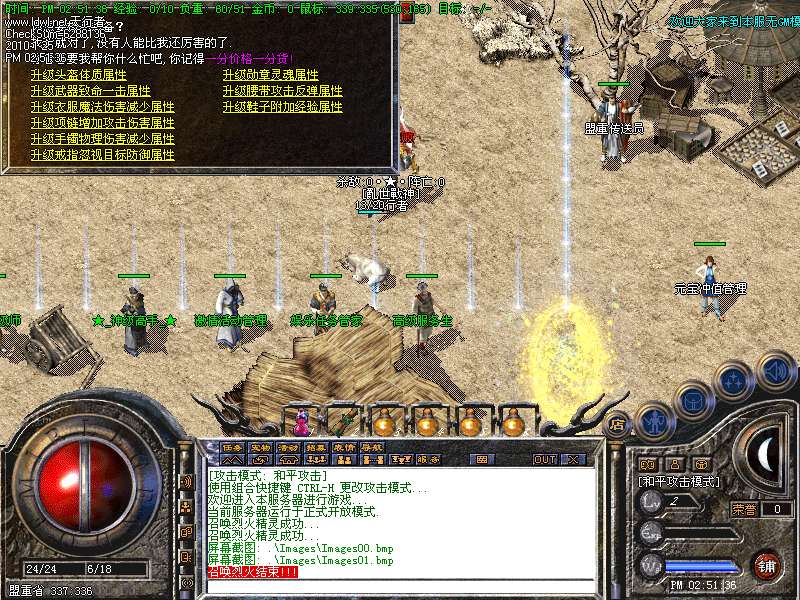
Task: Choose 升级项链增加攻击伤害属性 necklace upgrade
Action: pyautogui.click(x=102, y=123)
